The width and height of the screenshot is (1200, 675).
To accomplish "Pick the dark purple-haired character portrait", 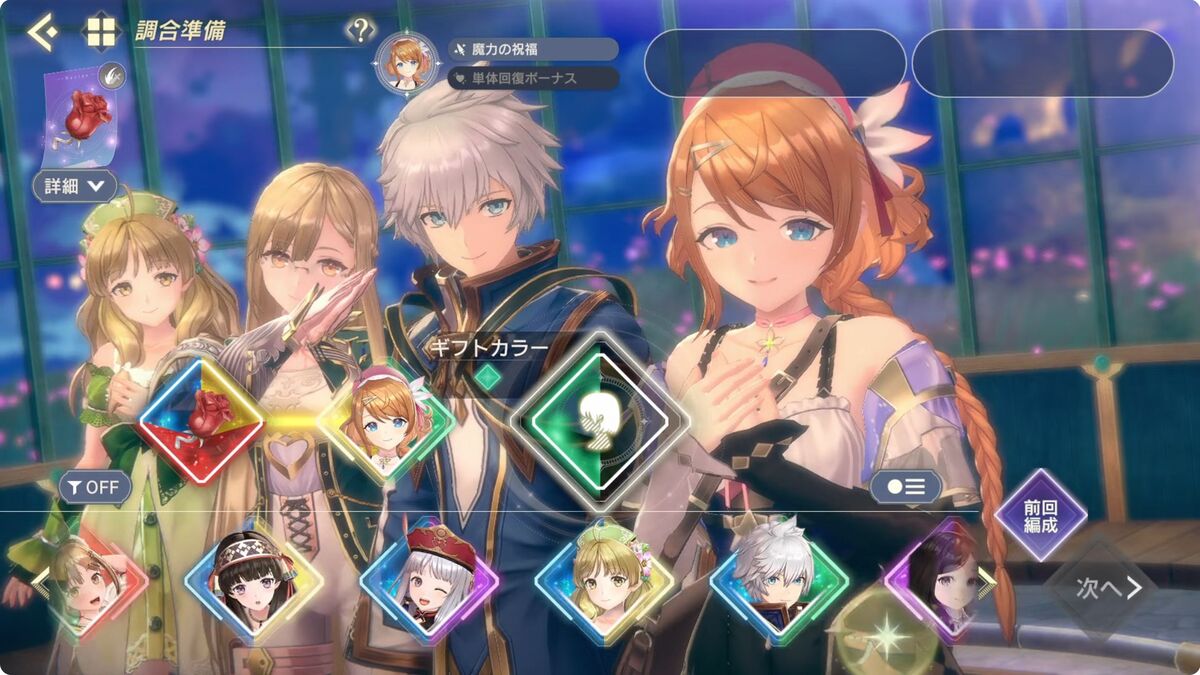I will tap(940, 583).
